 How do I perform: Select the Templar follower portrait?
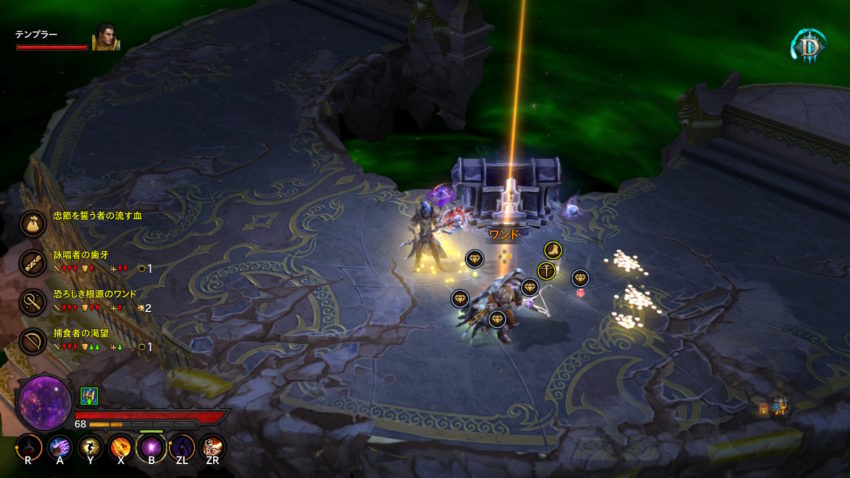coord(106,38)
